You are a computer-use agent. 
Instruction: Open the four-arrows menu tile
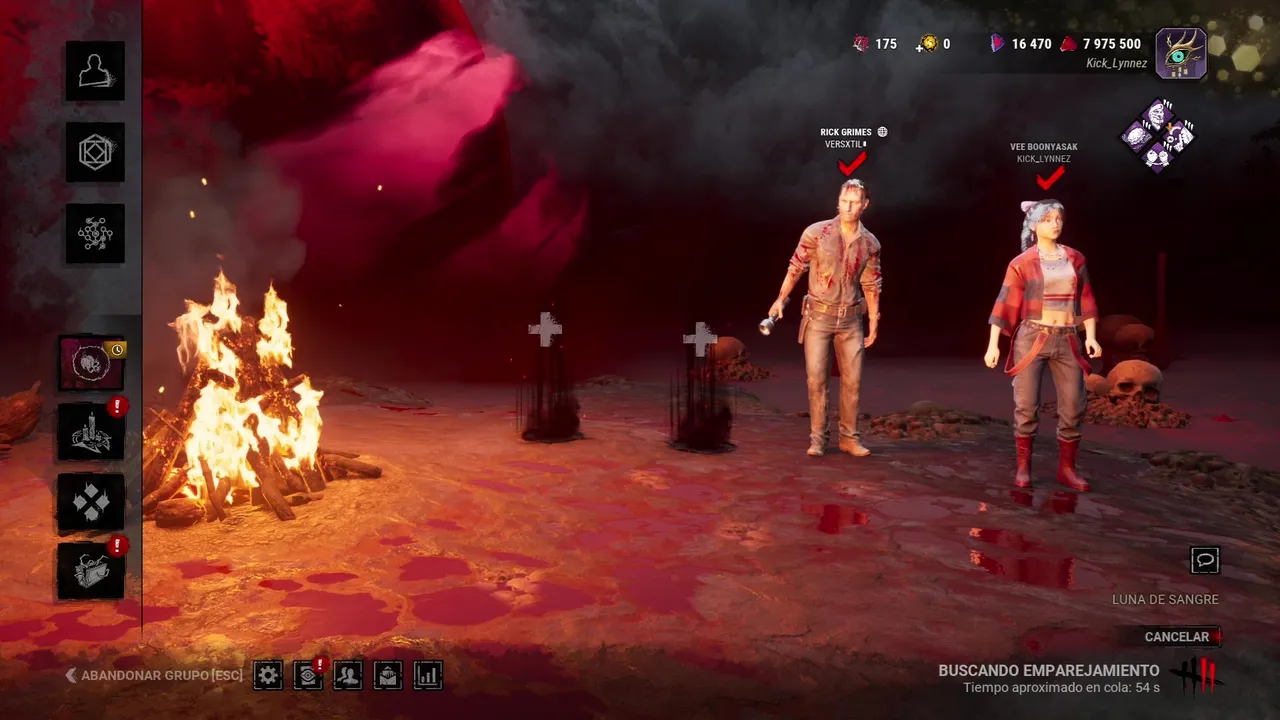click(91, 502)
